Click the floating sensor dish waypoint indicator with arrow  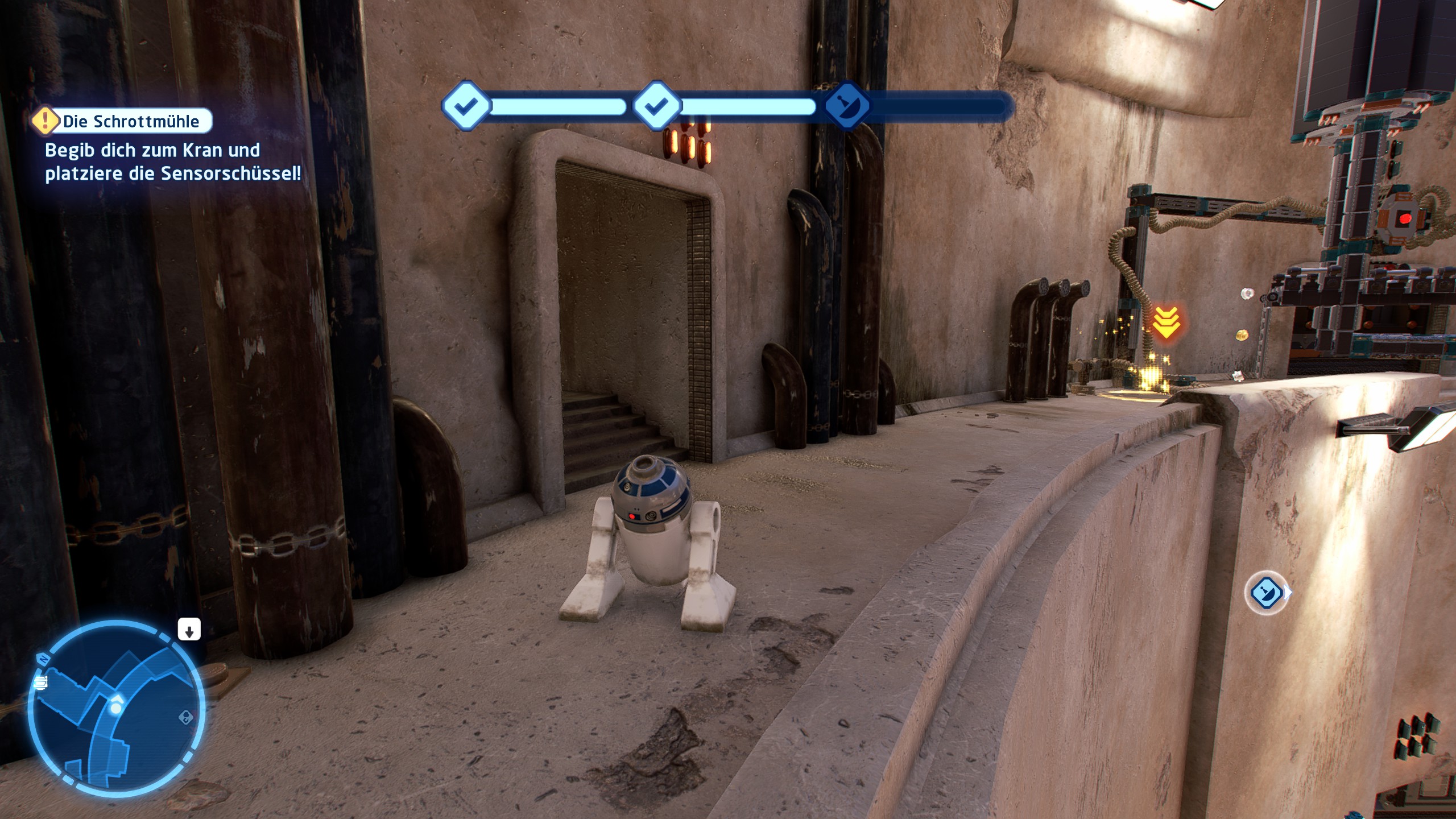point(1266,593)
